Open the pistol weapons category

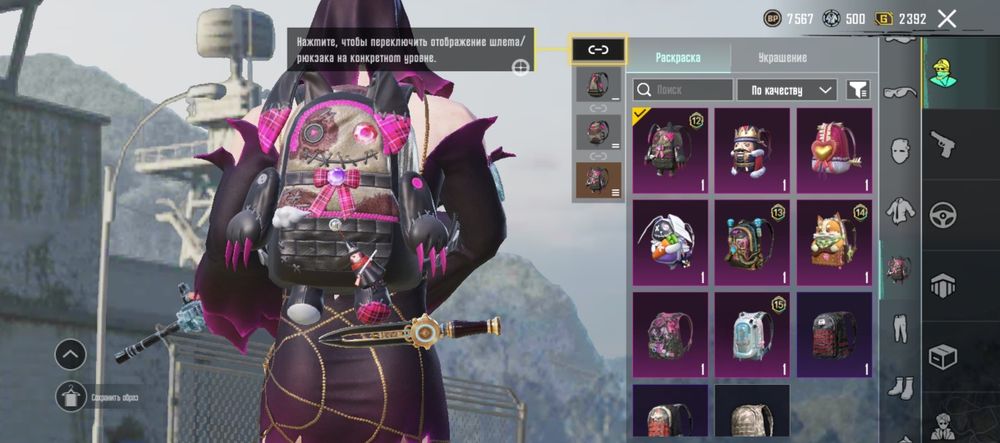click(x=942, y=145)
